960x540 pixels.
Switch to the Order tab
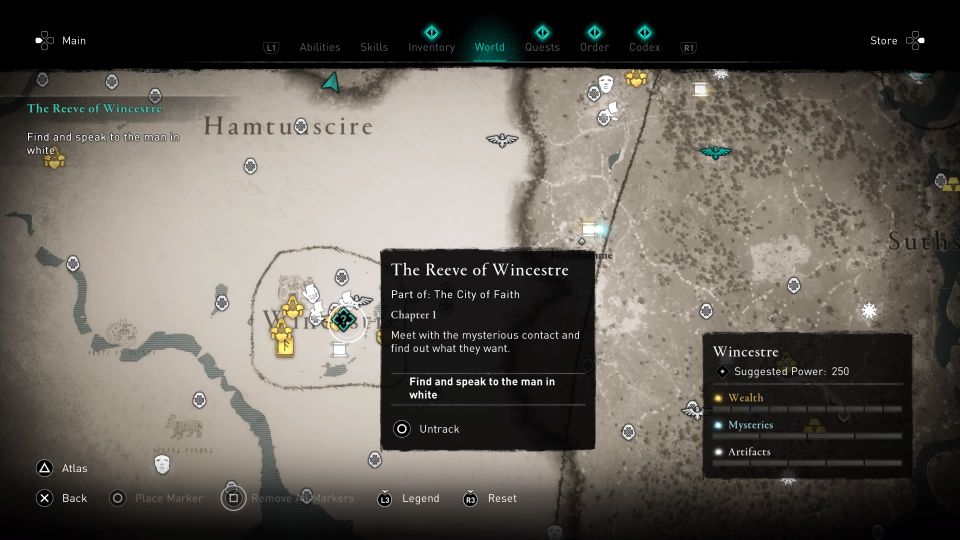(x=594, y=47)
